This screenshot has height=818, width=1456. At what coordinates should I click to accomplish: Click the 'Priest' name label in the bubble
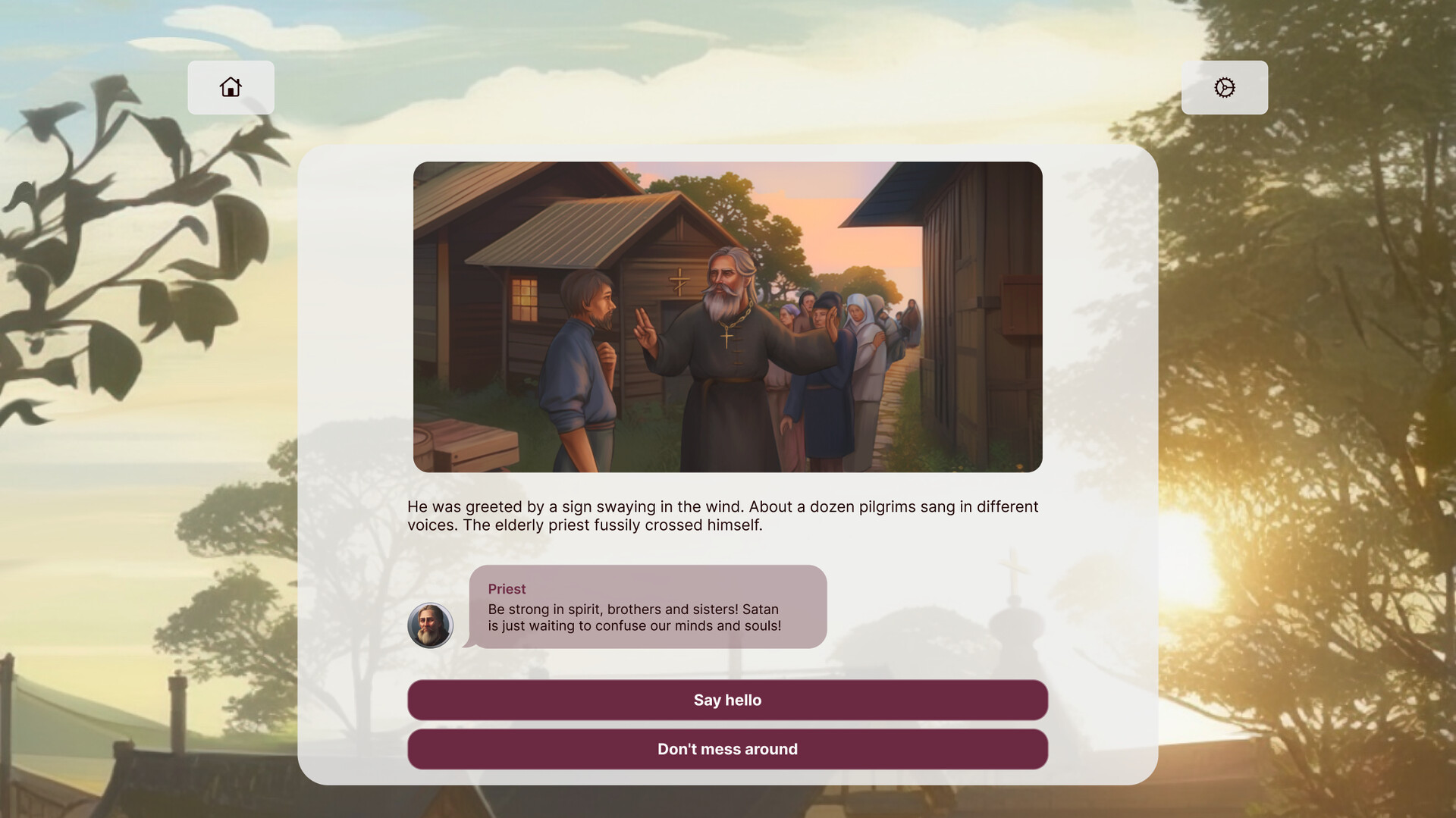507,588
